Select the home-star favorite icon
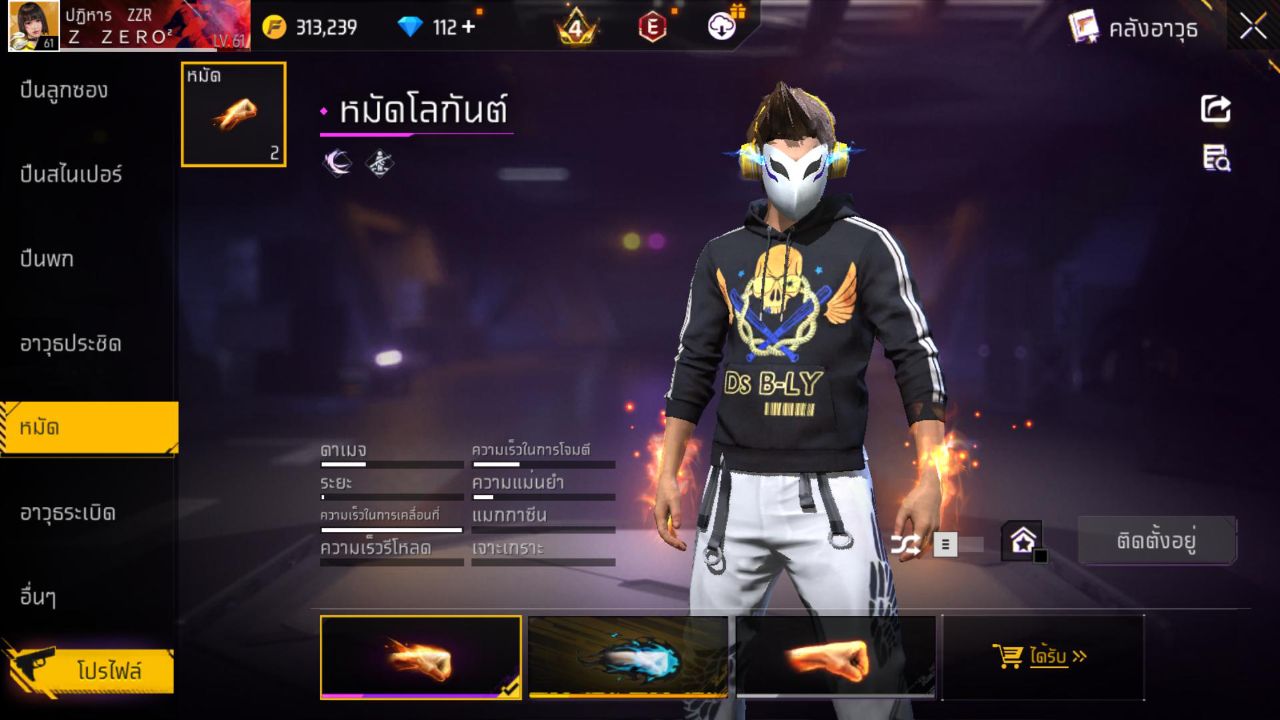The image size is (1280, 720). 1021,538
